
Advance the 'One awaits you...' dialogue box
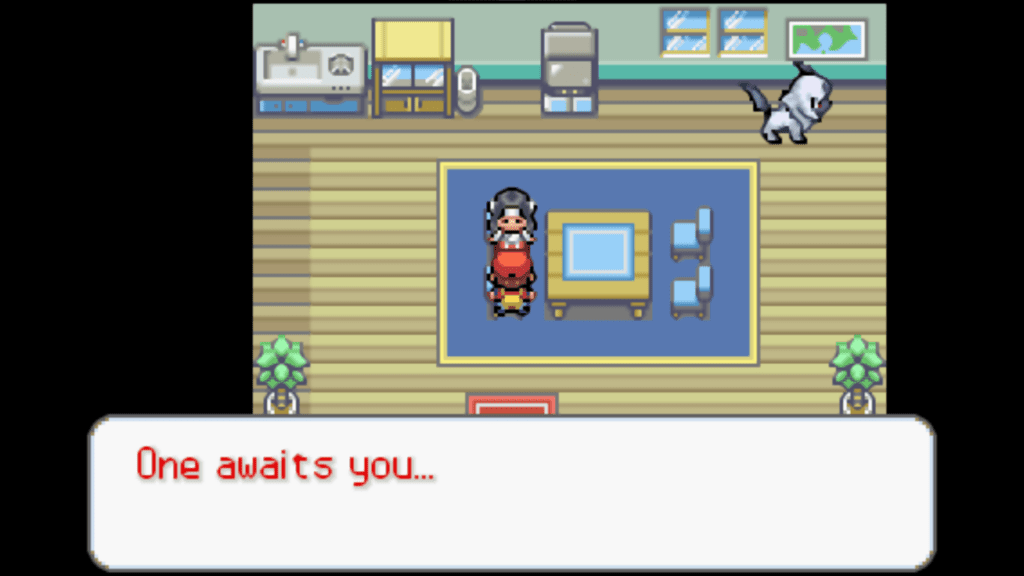(511, 492)
